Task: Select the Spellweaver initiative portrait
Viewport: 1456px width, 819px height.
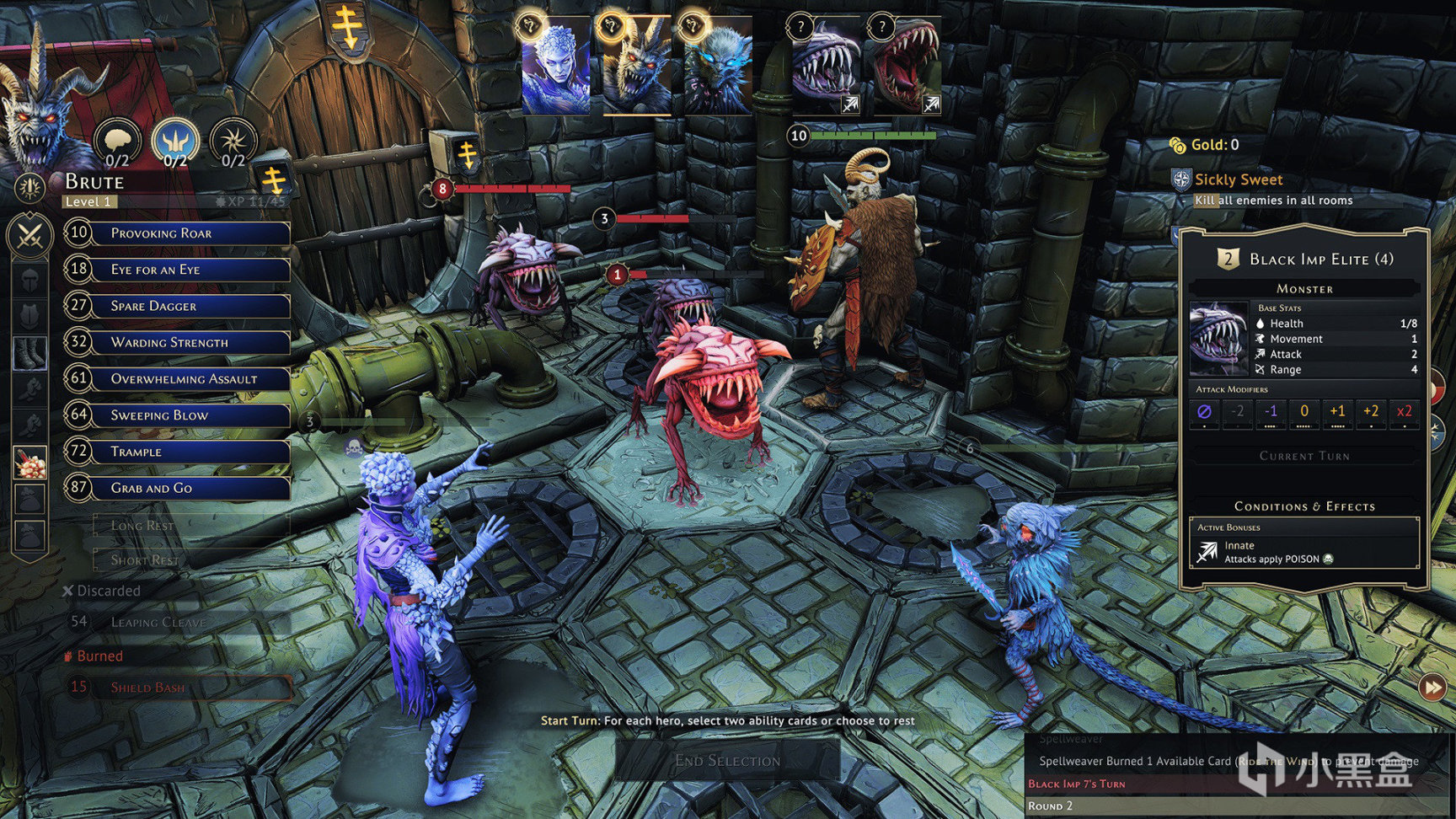Action: tap(555, 67)
